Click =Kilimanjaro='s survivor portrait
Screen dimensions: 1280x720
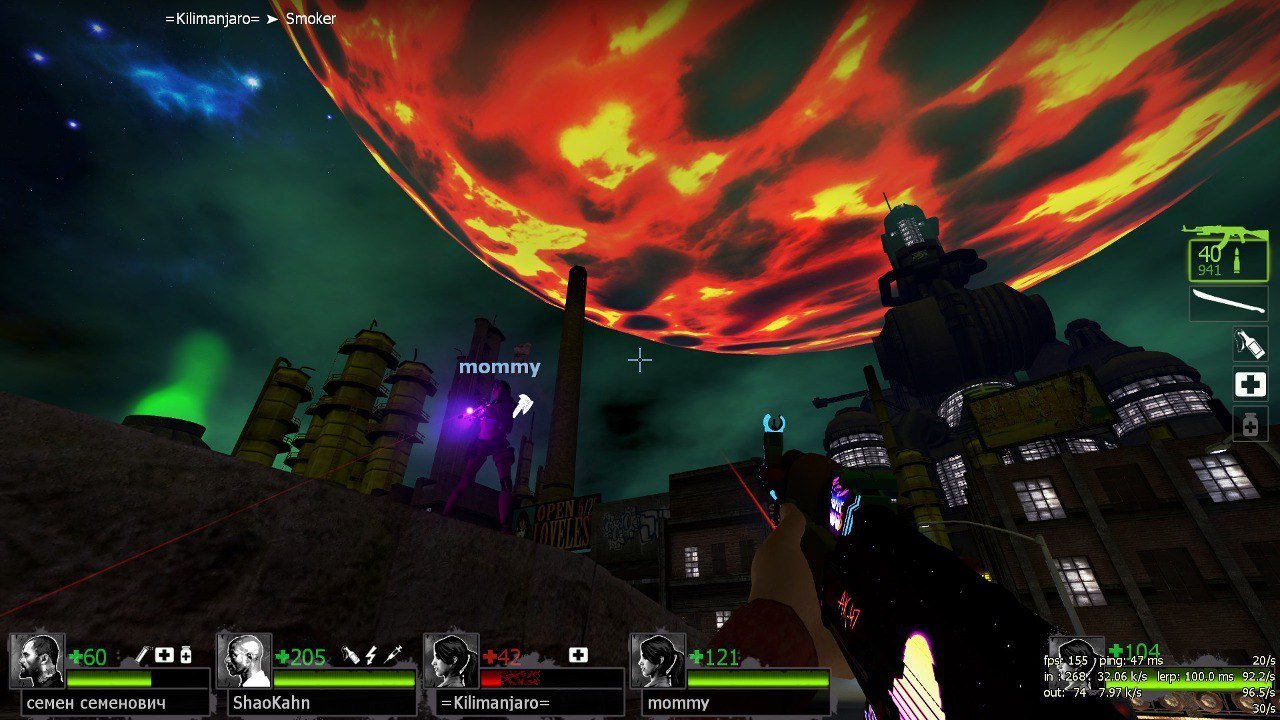coord(451,660)
